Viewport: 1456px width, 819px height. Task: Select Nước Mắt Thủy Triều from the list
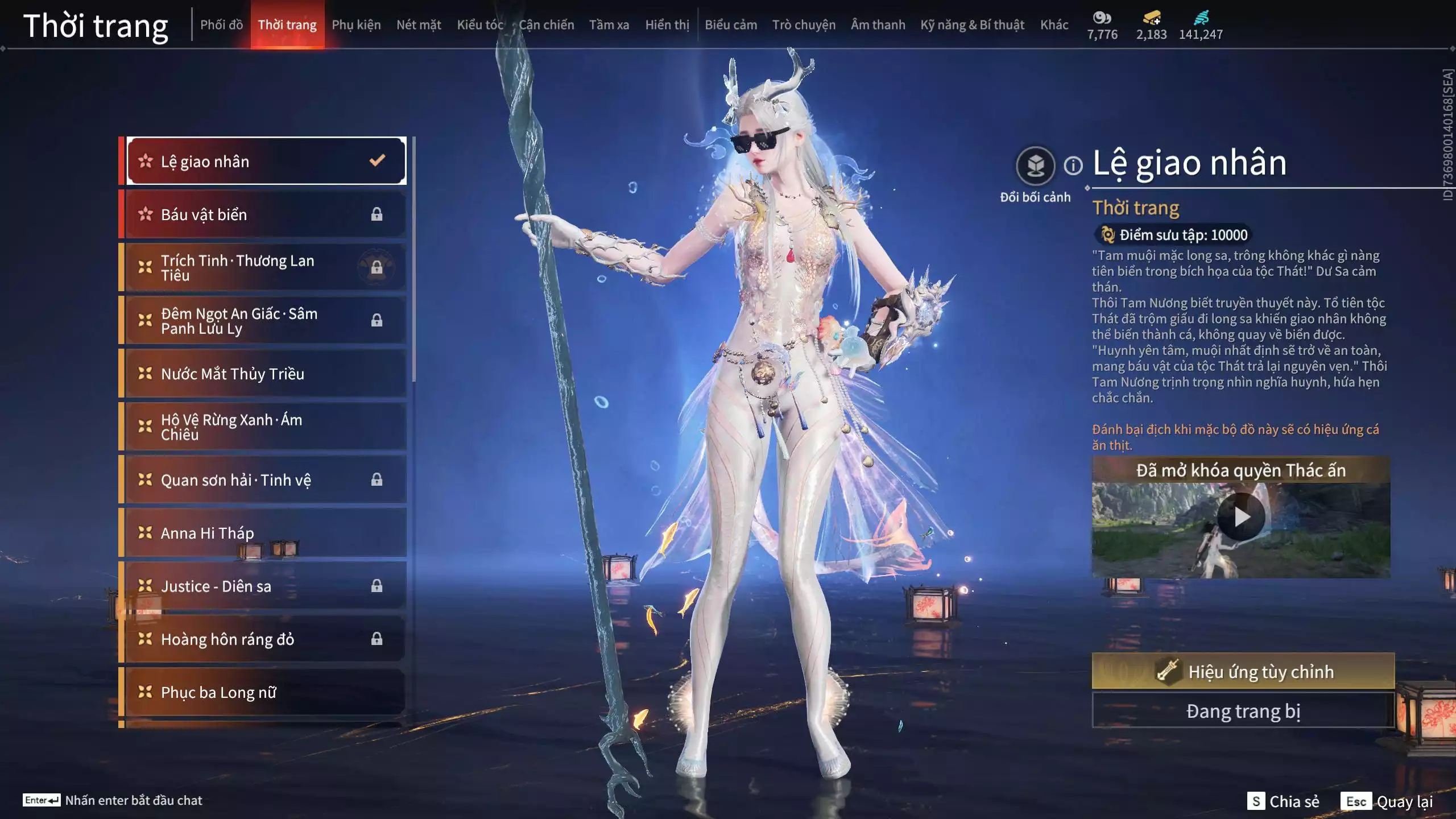266,374
